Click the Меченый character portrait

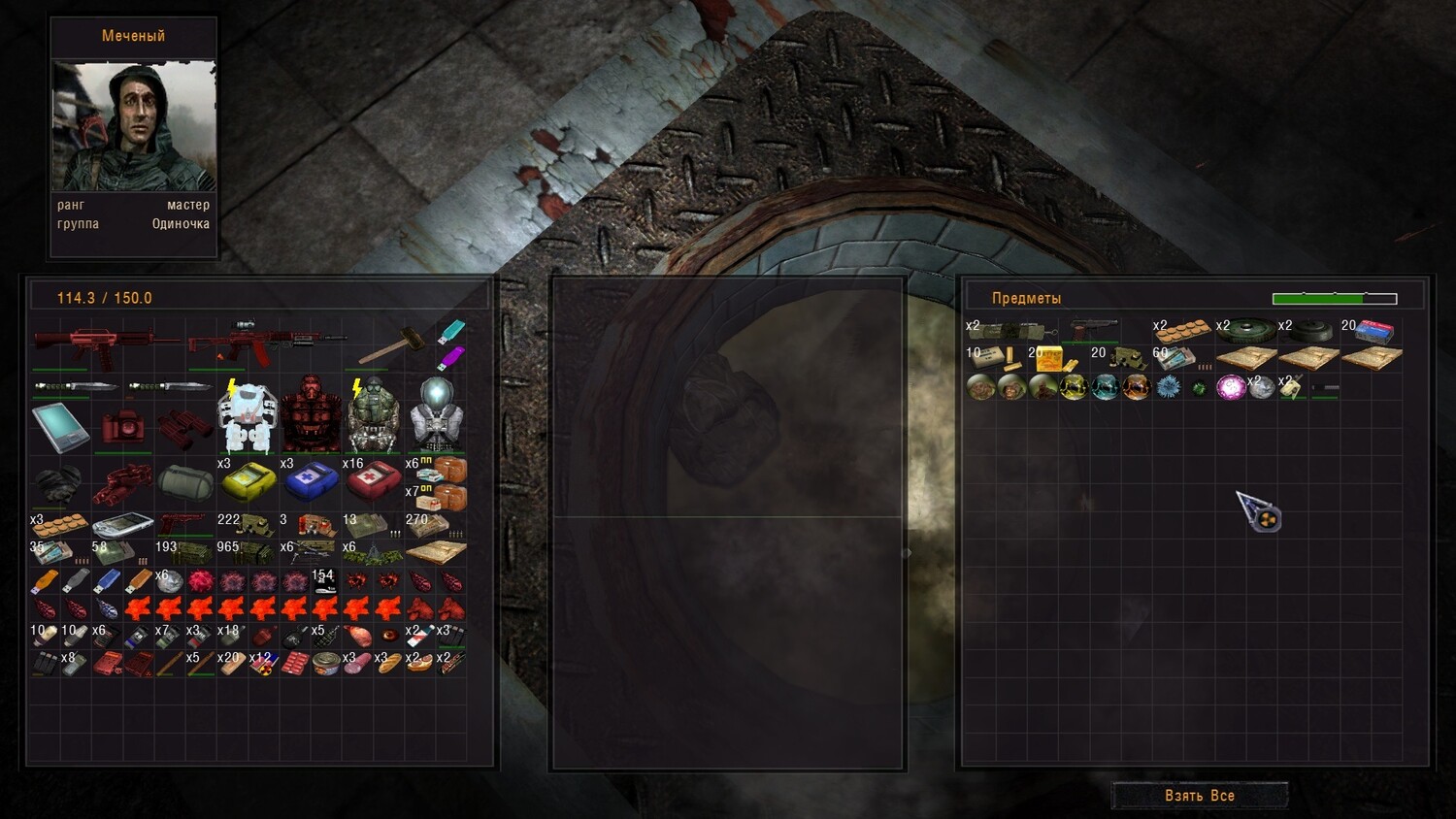[x=134, y=126]
